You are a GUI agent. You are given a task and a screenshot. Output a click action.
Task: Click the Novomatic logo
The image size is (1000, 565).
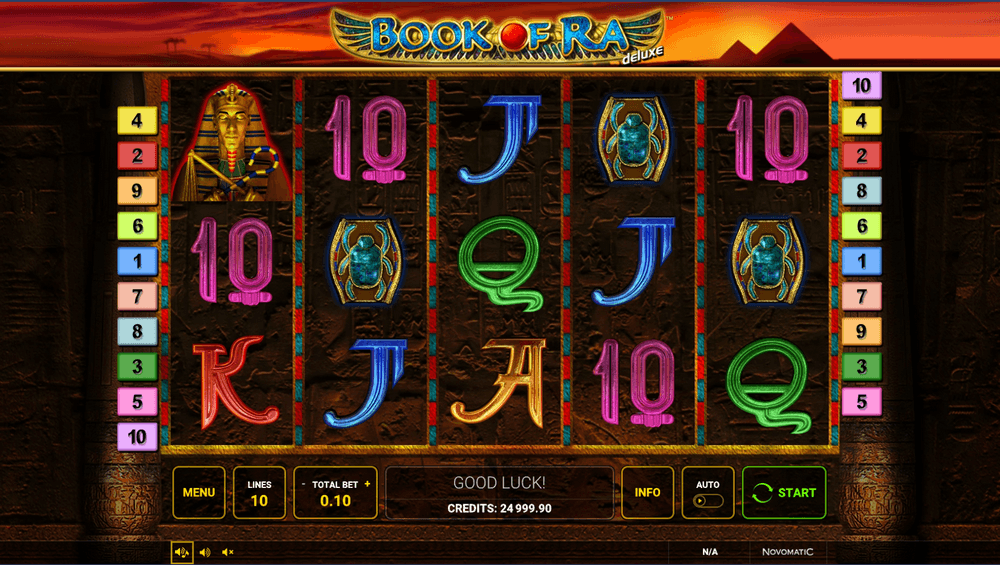tap(787, 551)
